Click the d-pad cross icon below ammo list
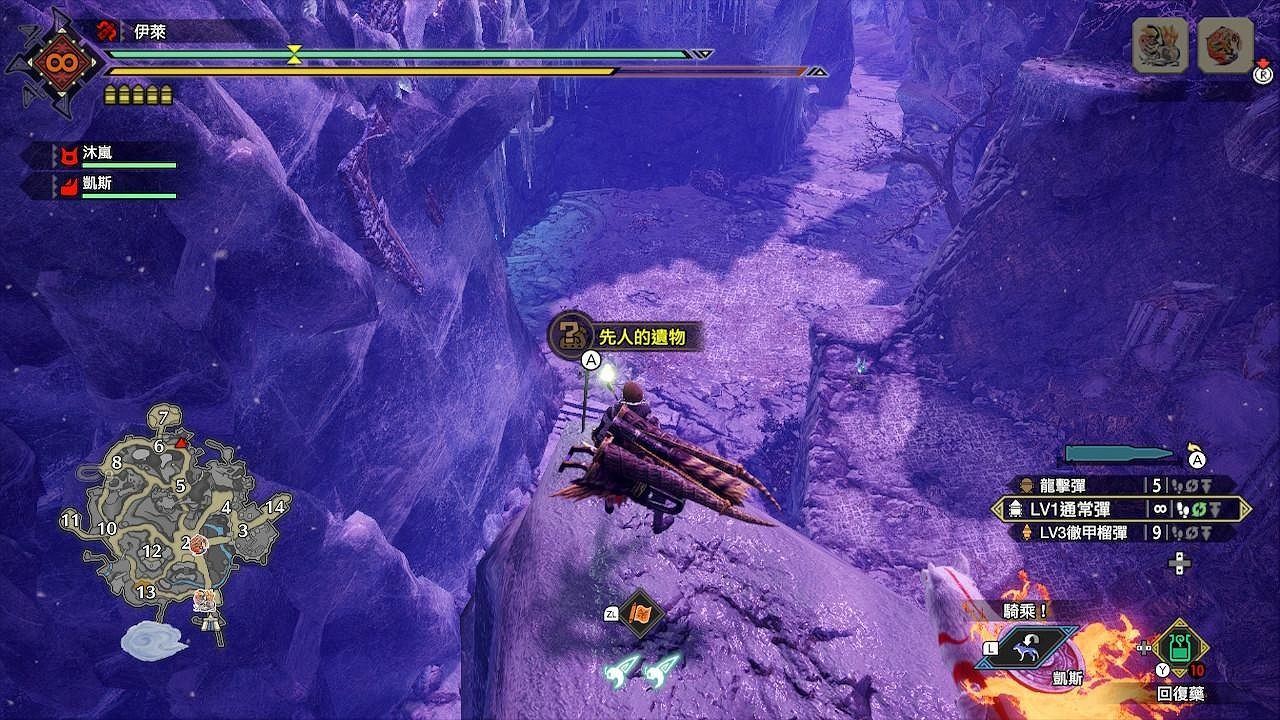The height and width of the screenshot is (720, 1280). tap(1178, 564)
